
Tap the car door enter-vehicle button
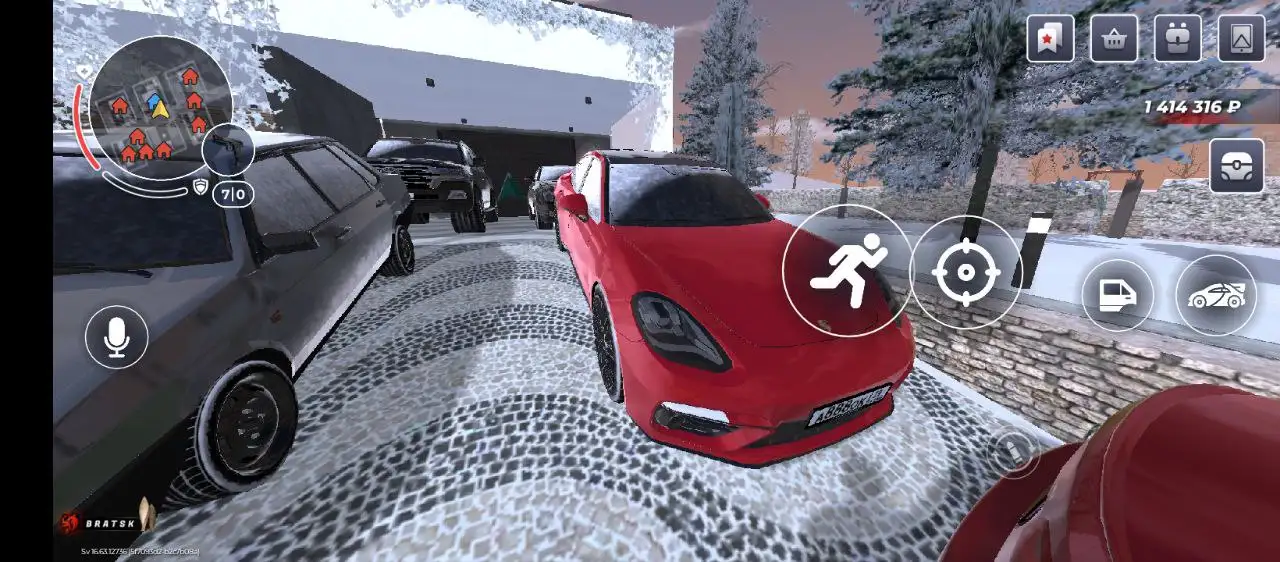(x=1117, y=296)
